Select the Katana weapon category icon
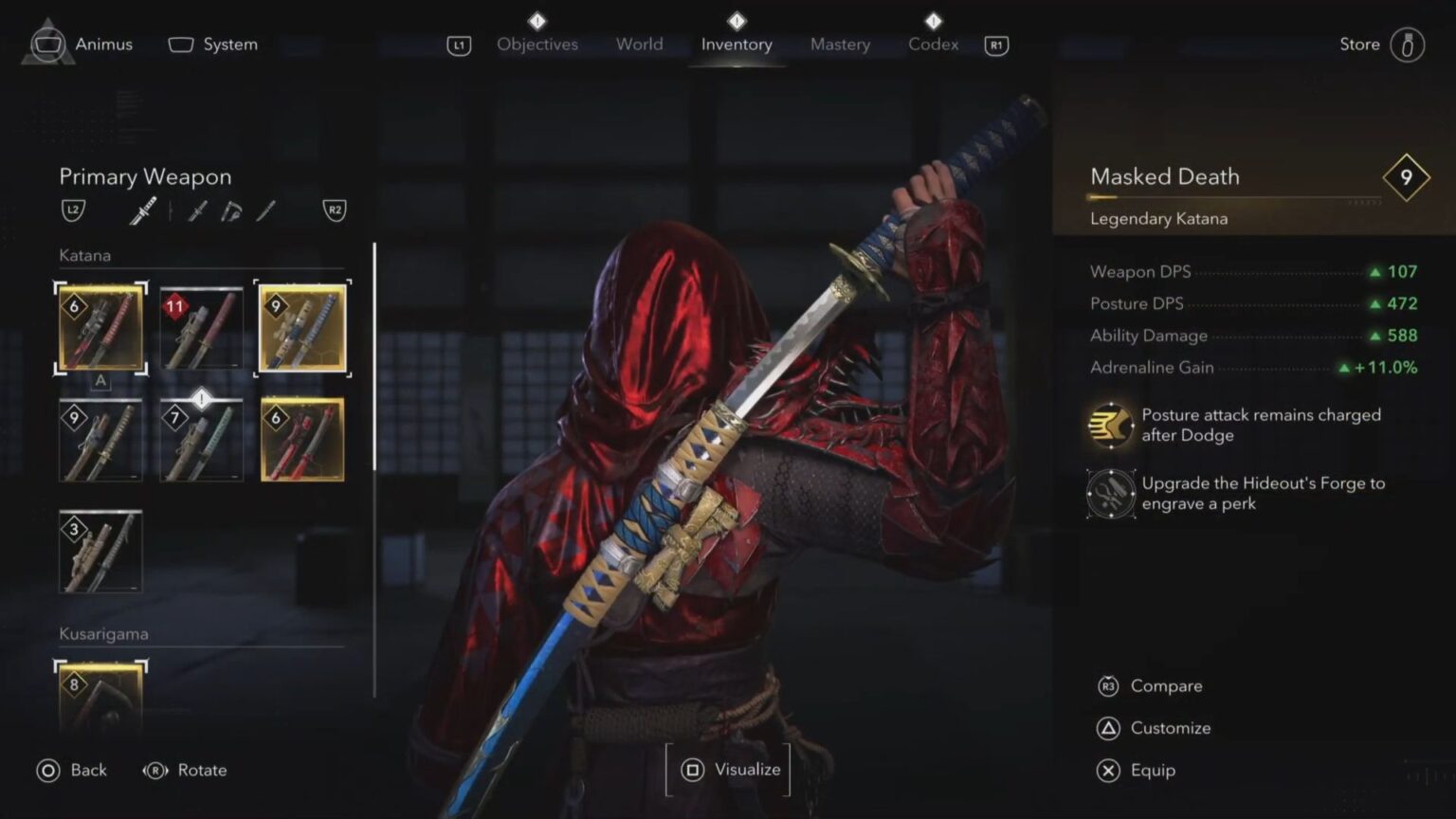 (142, 209)
